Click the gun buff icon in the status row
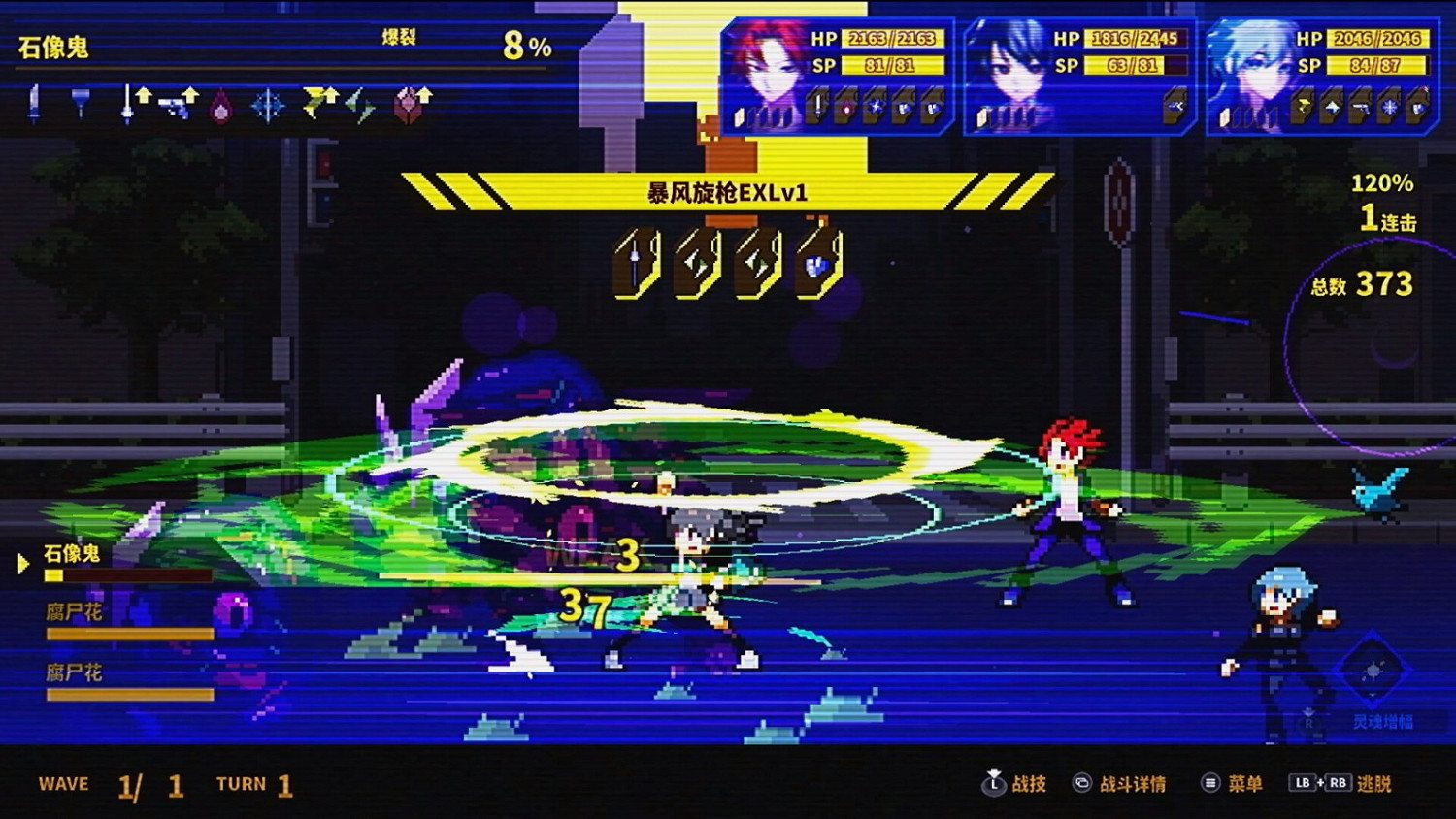The height and width of the screenshot is (819, 1456). pos(177,102)
